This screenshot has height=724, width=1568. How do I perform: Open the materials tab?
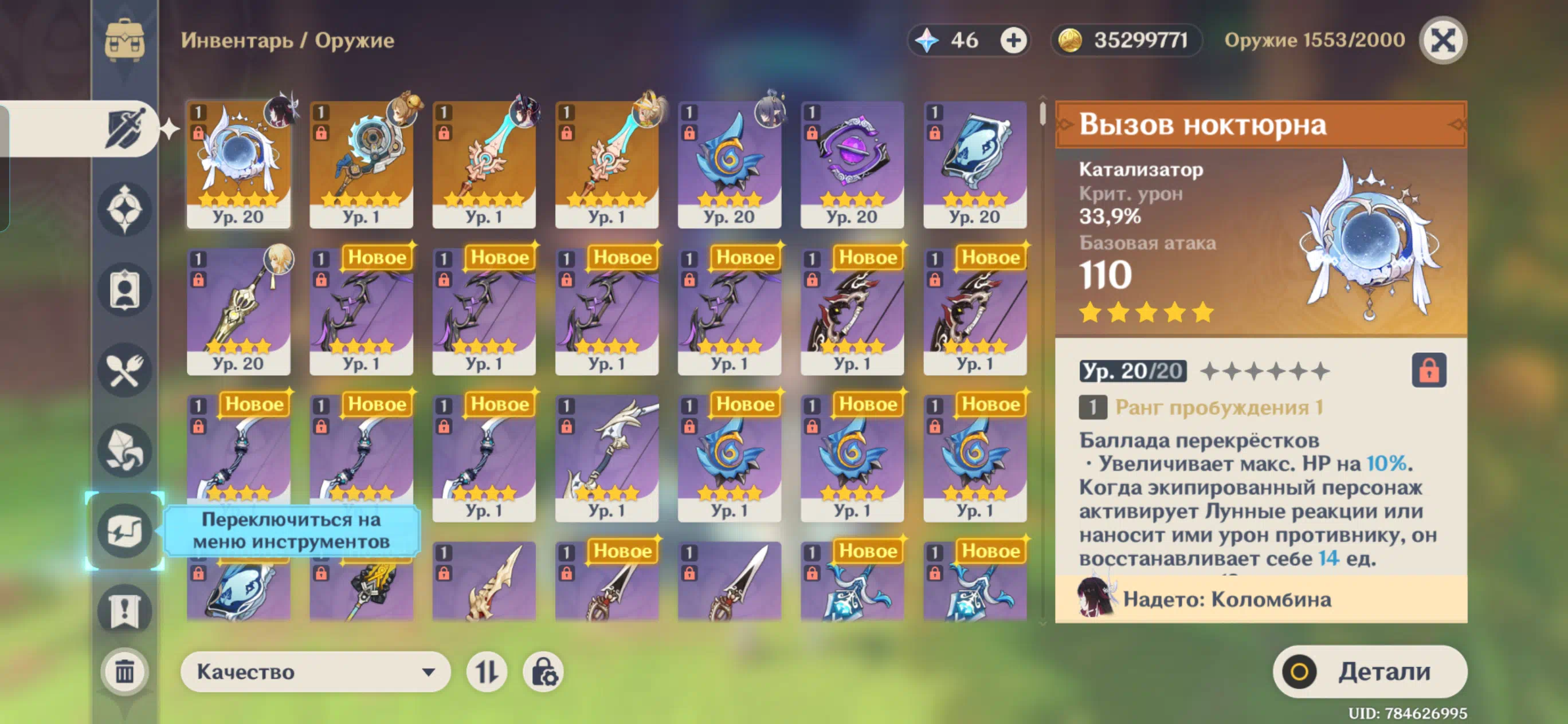125,450
